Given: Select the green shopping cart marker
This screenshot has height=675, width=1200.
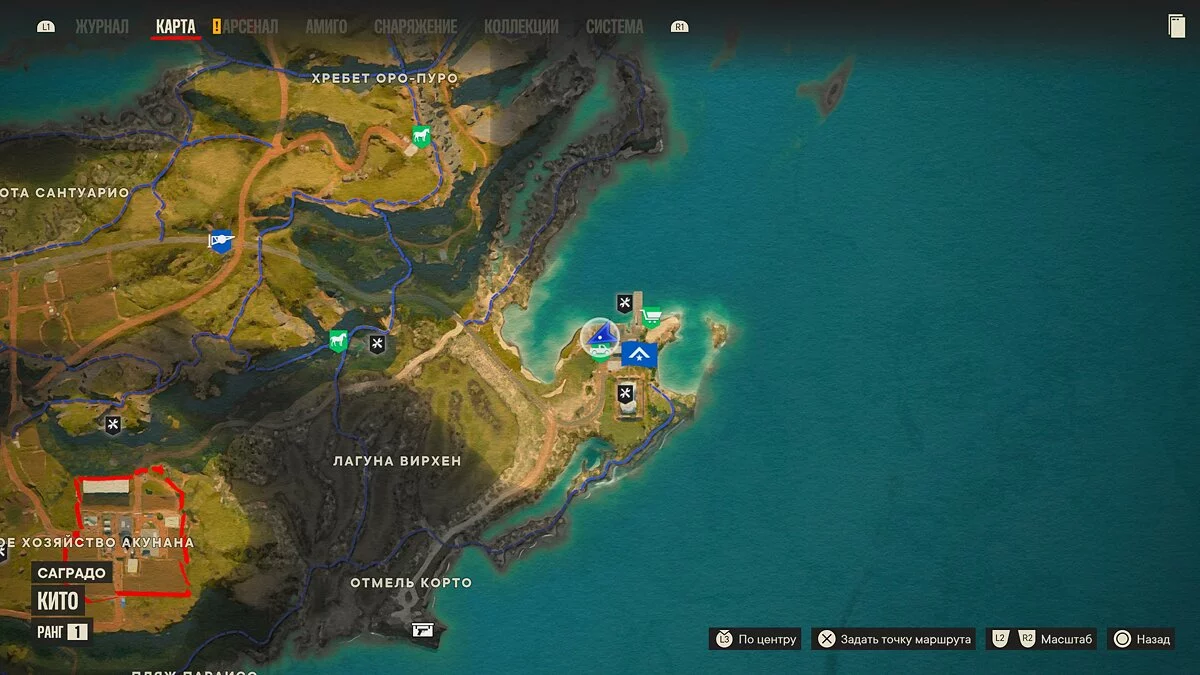Looking at the screenshot, I should pos(652,318).
